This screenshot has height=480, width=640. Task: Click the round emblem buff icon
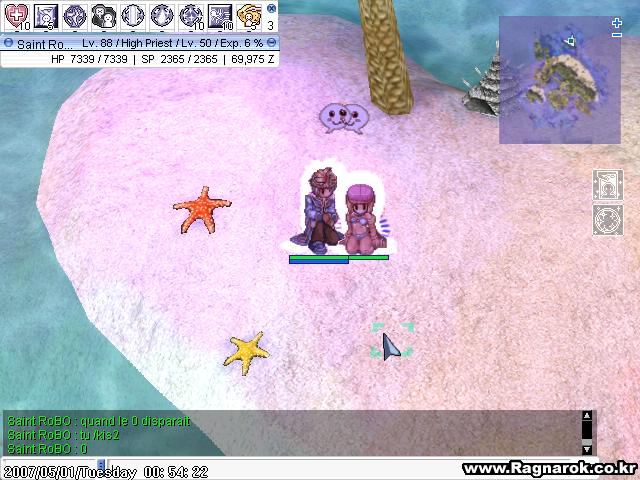click(x=607, y=219)
